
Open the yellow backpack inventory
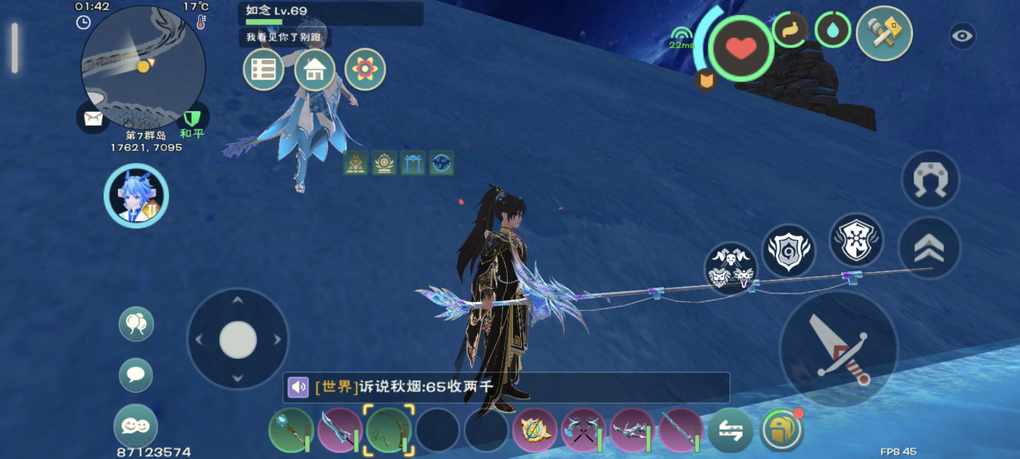[780, 431]
